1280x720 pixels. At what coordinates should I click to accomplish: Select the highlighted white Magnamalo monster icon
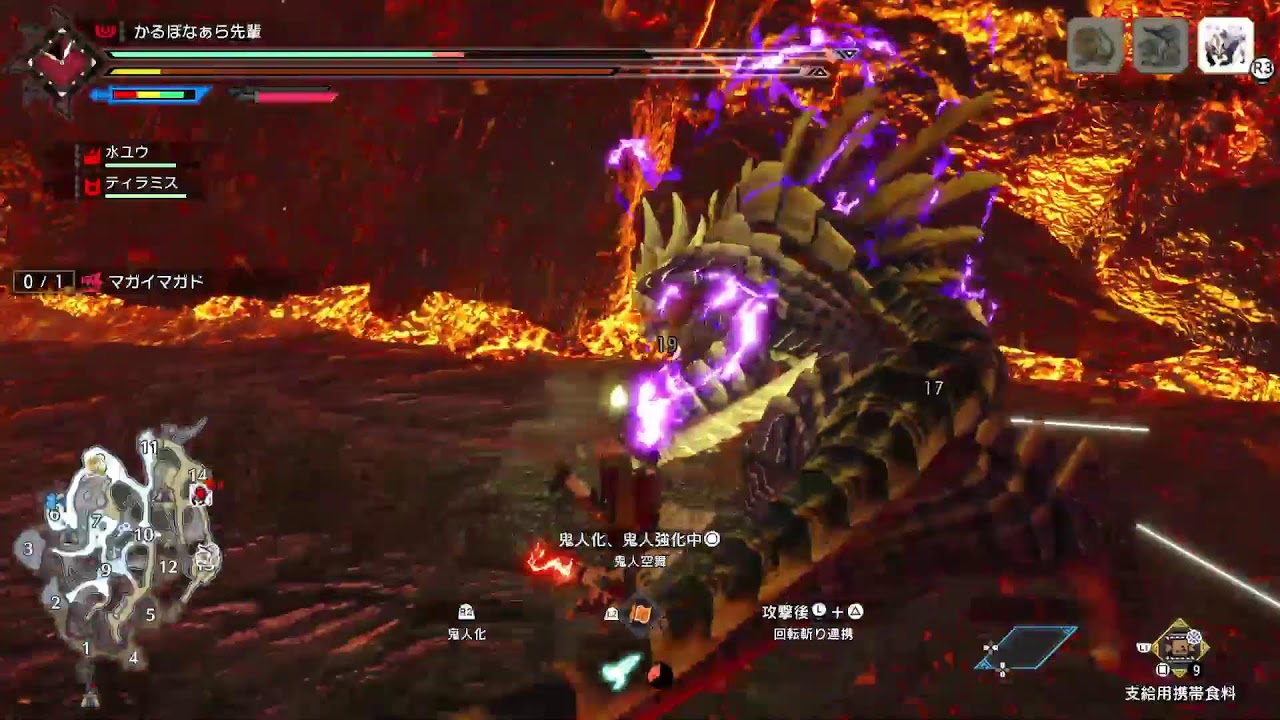(1224, 45)
